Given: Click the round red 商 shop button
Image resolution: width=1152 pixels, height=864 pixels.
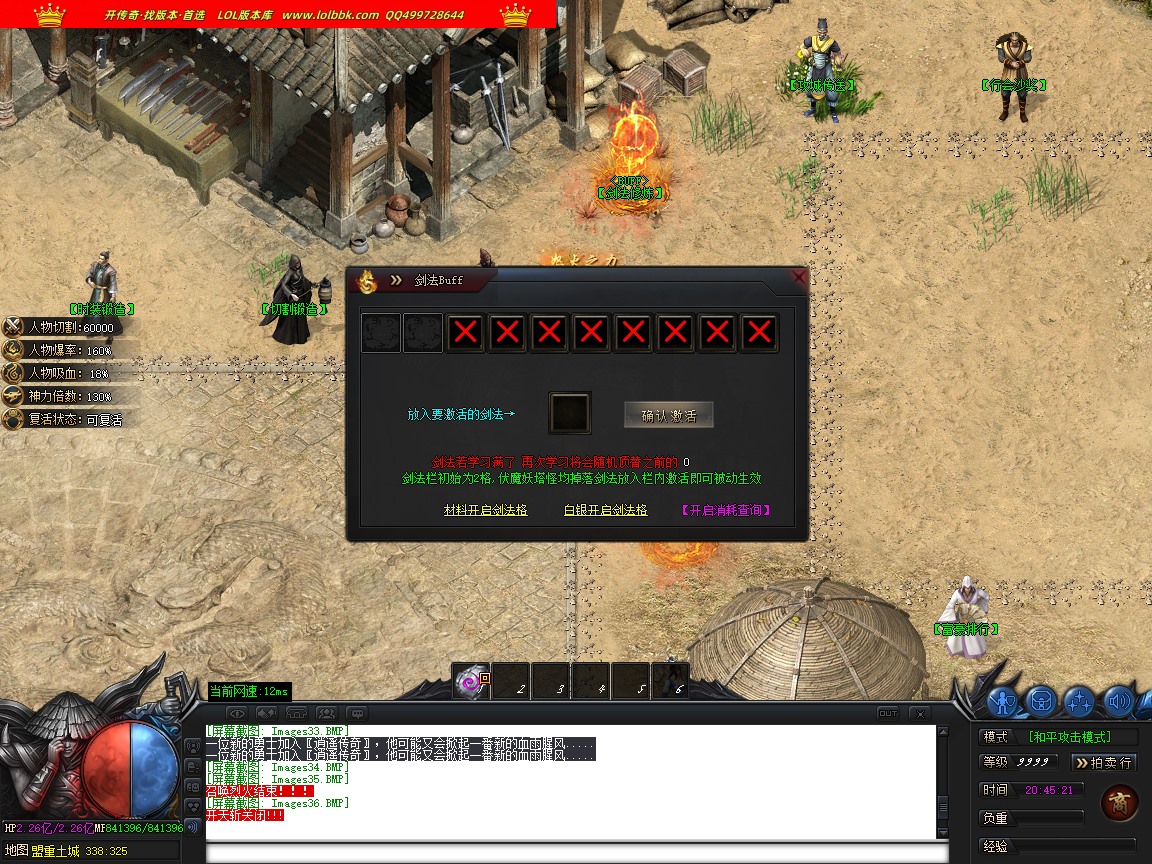Looking at the screenshot, I should (1119, 803).
